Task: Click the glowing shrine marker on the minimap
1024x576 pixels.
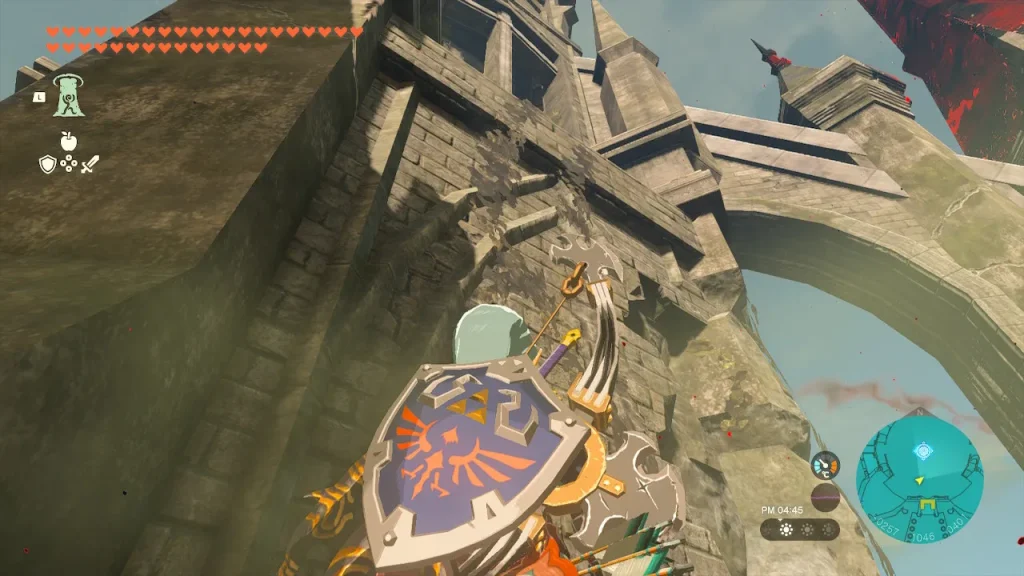Action: pyautogui.click(x=925, y=452)
